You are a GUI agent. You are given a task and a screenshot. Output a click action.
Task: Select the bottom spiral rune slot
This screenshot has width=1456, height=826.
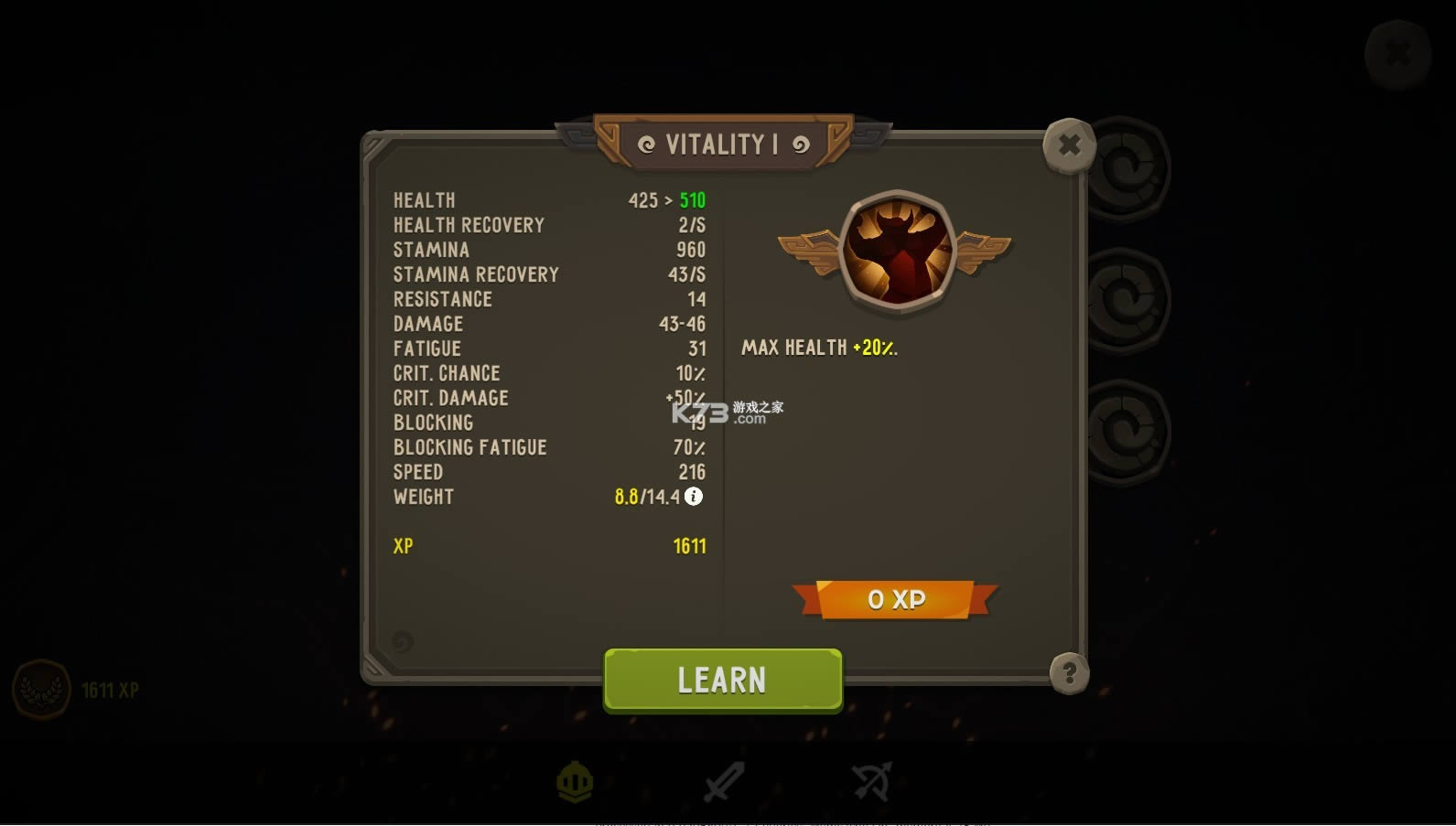tap(1129, 428)
